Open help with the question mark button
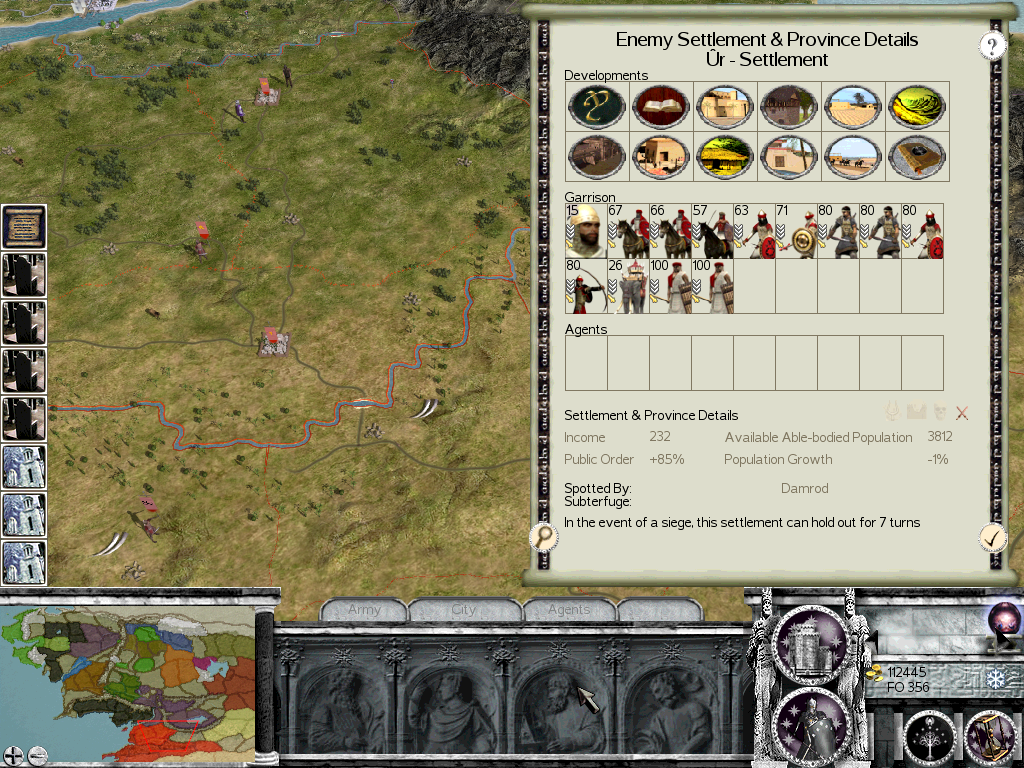1024x768 pixels. [x=991, y=45]
